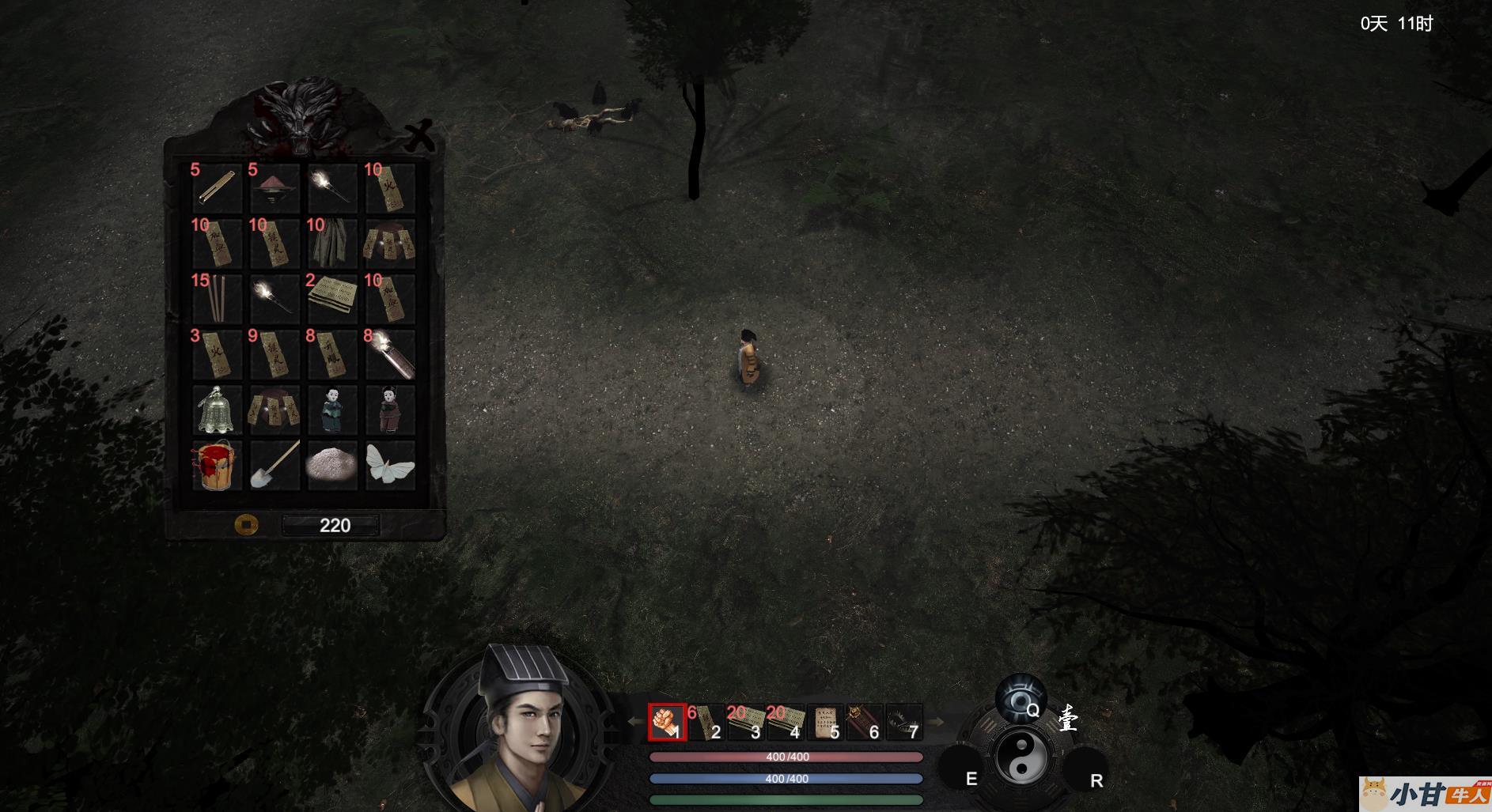The height and width of the screenshot is (812, 1492).
Task: Select the stack of 15 incense sticks
Action: 217,298
